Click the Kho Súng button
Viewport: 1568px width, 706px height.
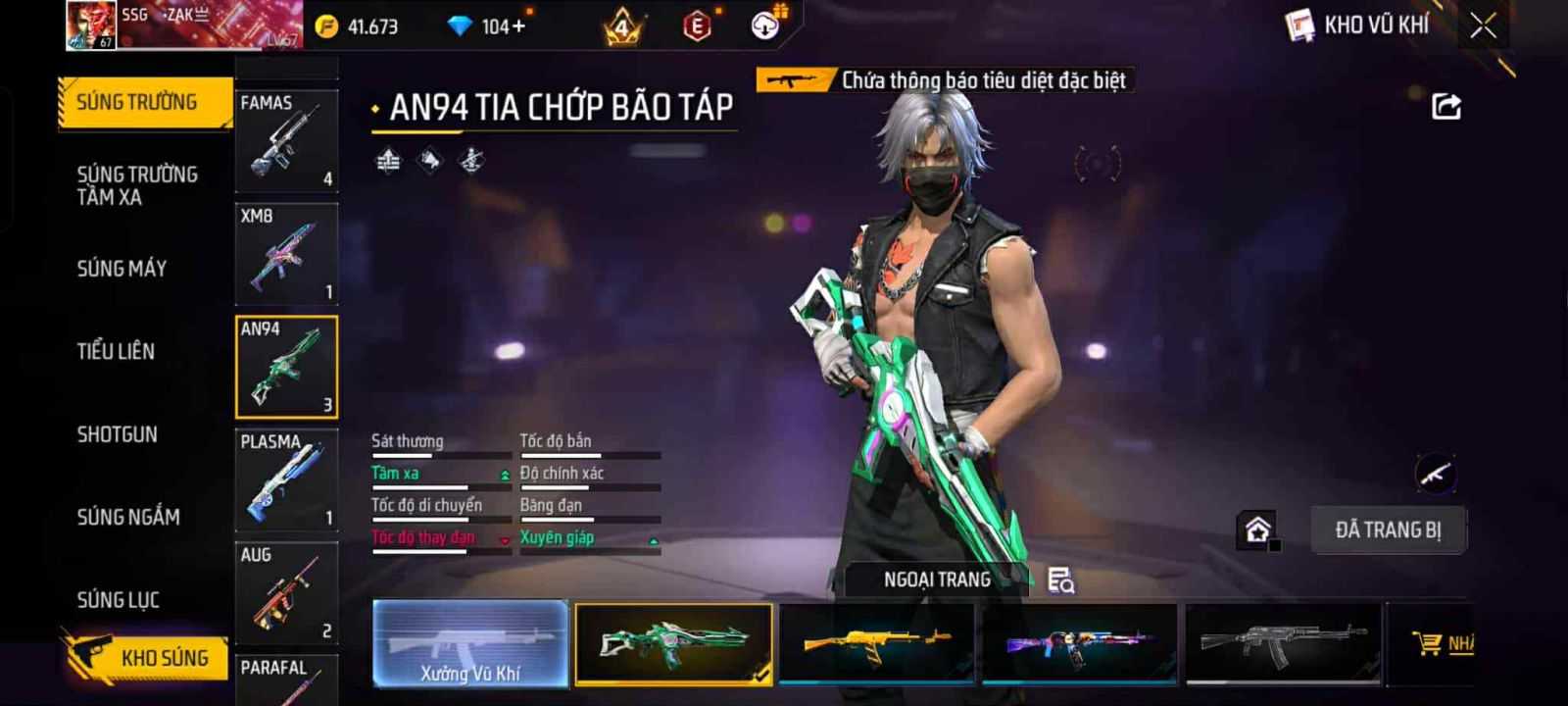click(147, 657)
